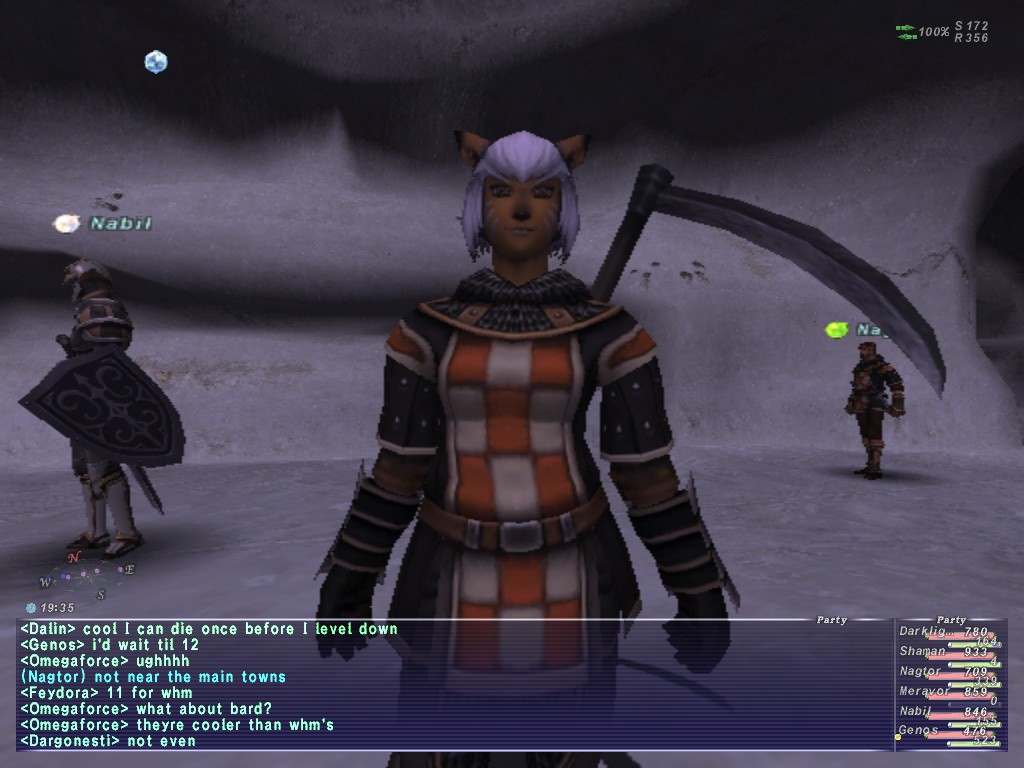Select Darklig in the party list
1024x768 pixels.
(921, 632)
